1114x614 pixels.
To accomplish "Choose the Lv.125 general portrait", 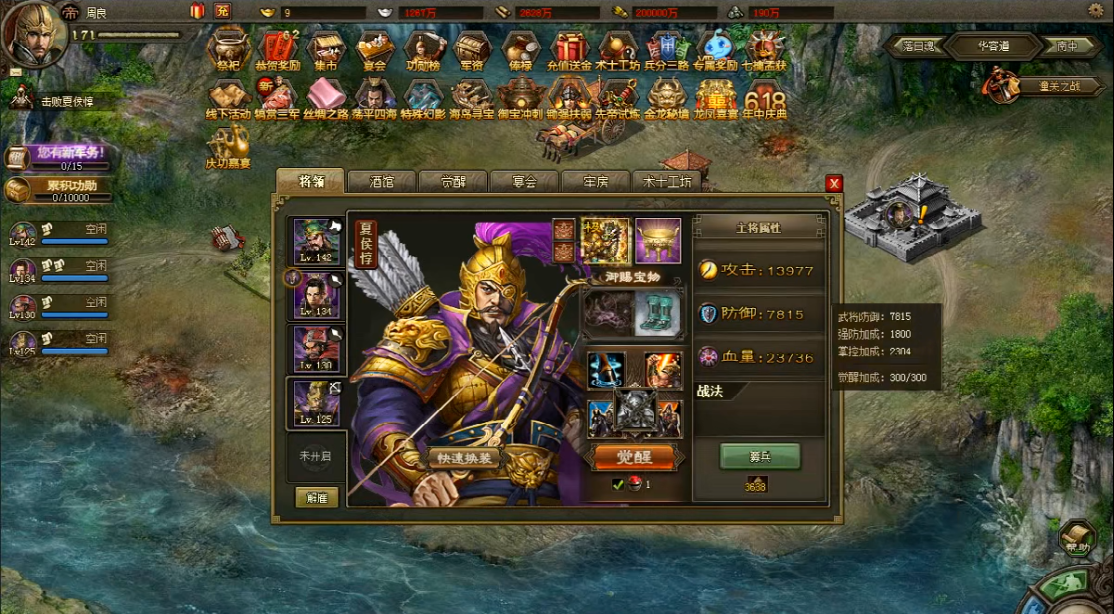I will (x=316, y=402).
